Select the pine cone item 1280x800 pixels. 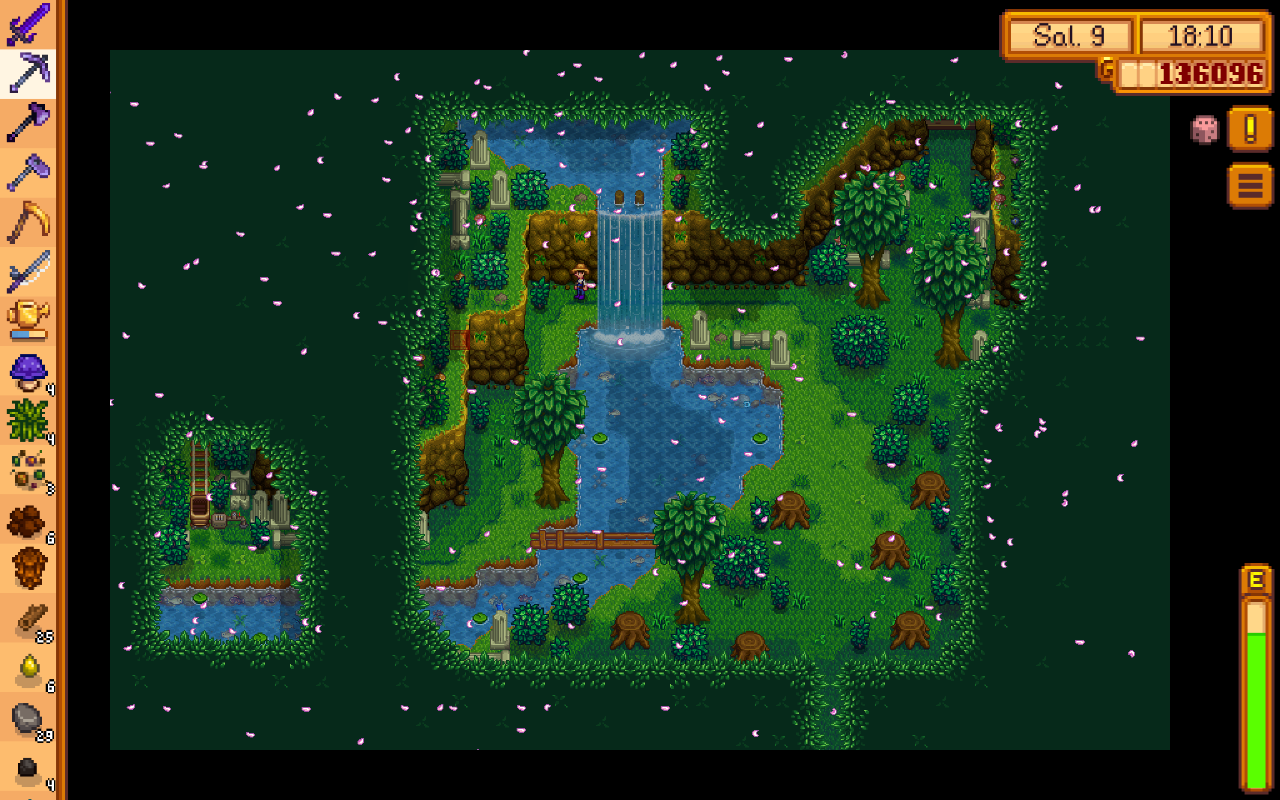tap(28, 568)
